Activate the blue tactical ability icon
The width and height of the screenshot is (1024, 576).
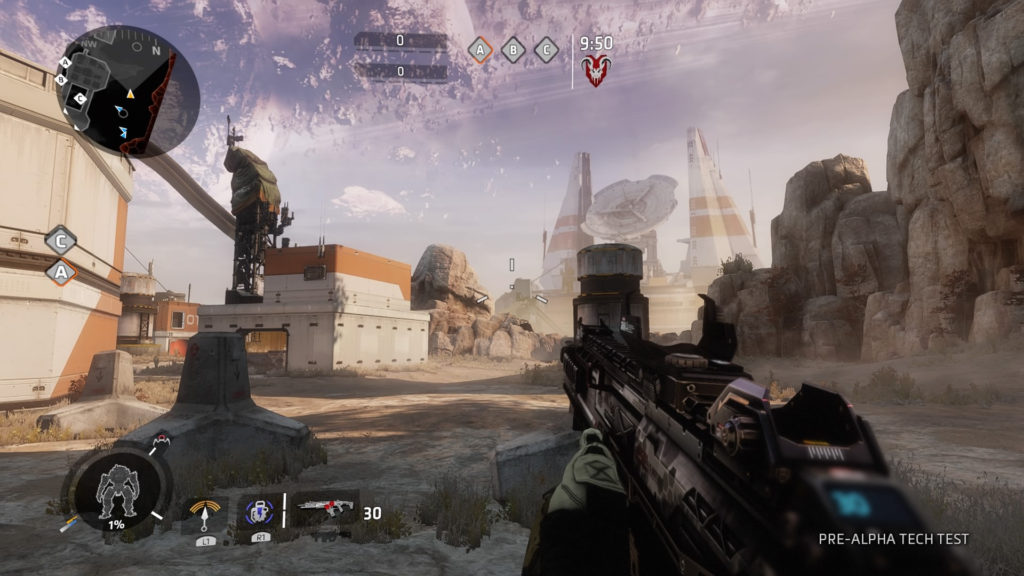point(257,513)
